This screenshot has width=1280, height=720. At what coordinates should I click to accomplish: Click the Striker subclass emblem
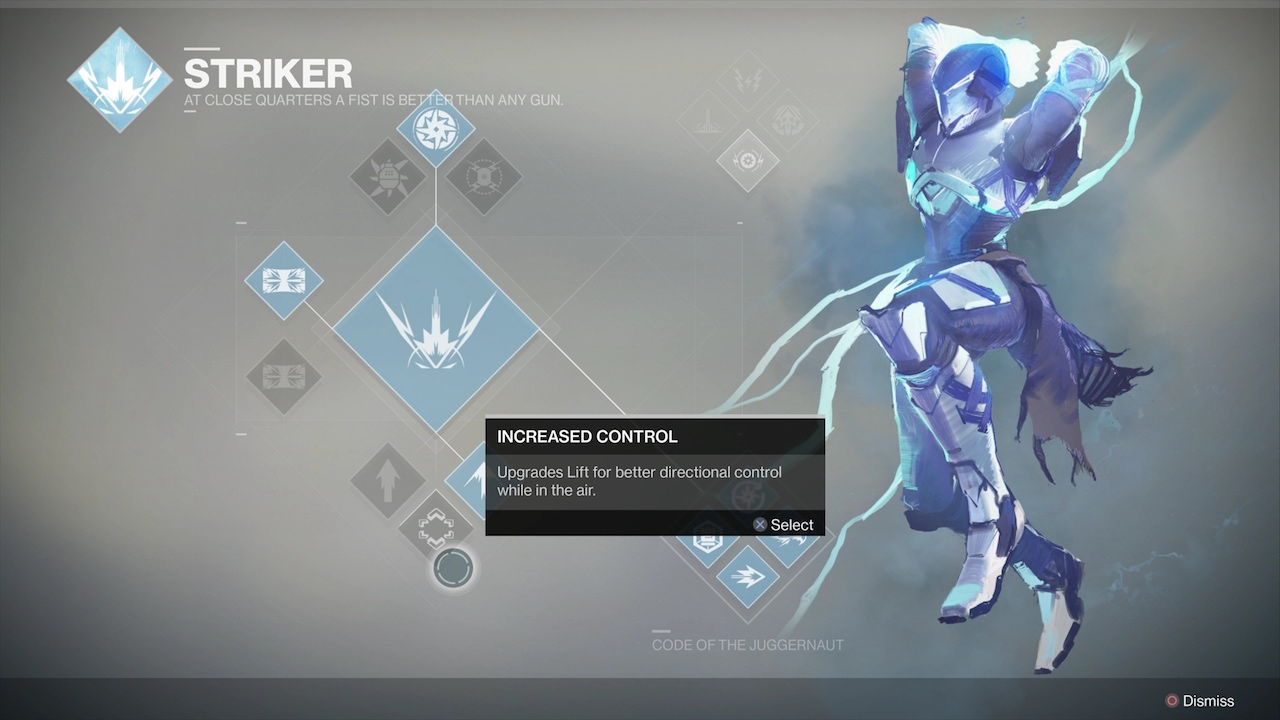point(119,80)
